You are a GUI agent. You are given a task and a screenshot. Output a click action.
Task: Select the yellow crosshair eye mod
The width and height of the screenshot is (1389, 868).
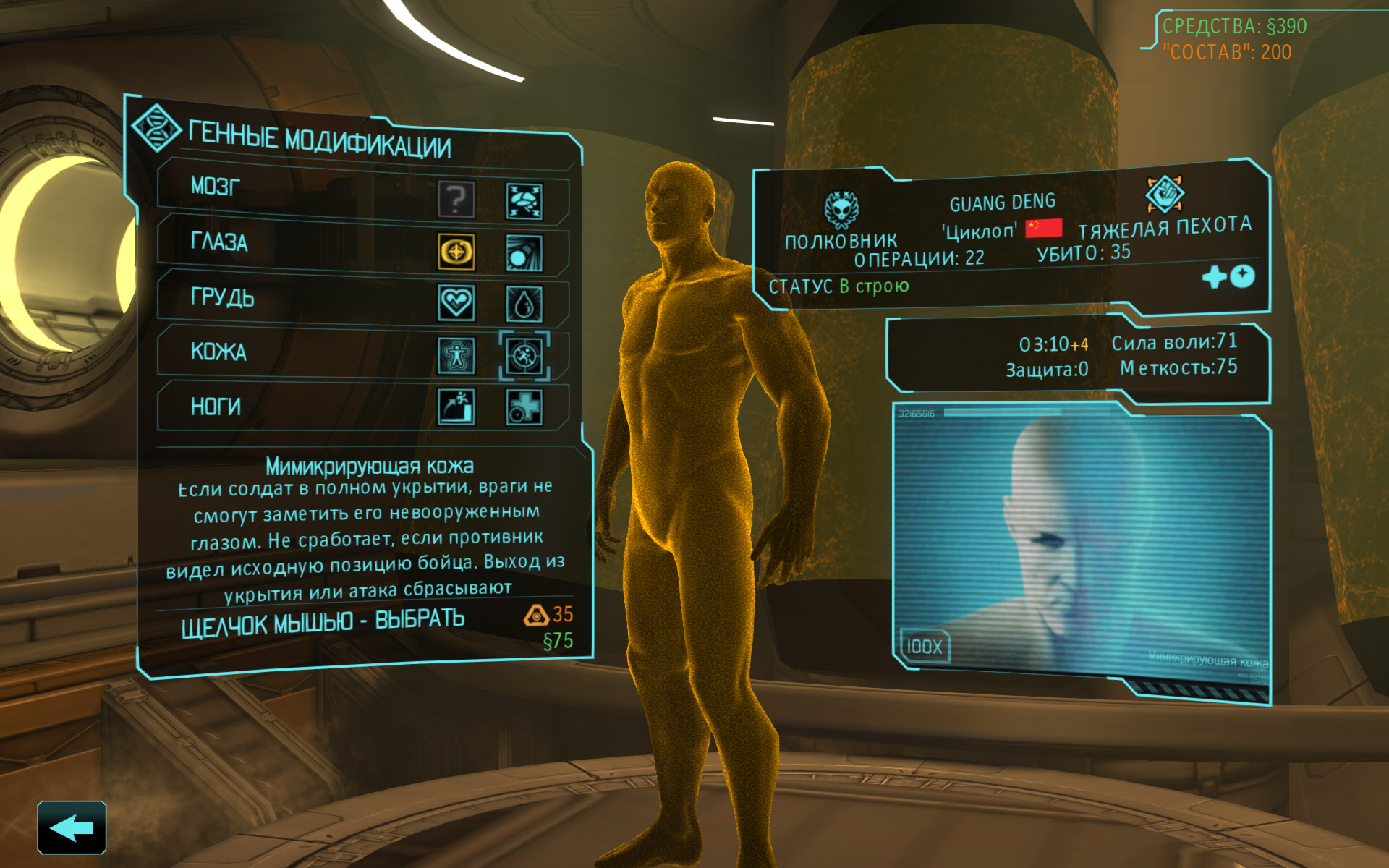[x=456, y=252]
